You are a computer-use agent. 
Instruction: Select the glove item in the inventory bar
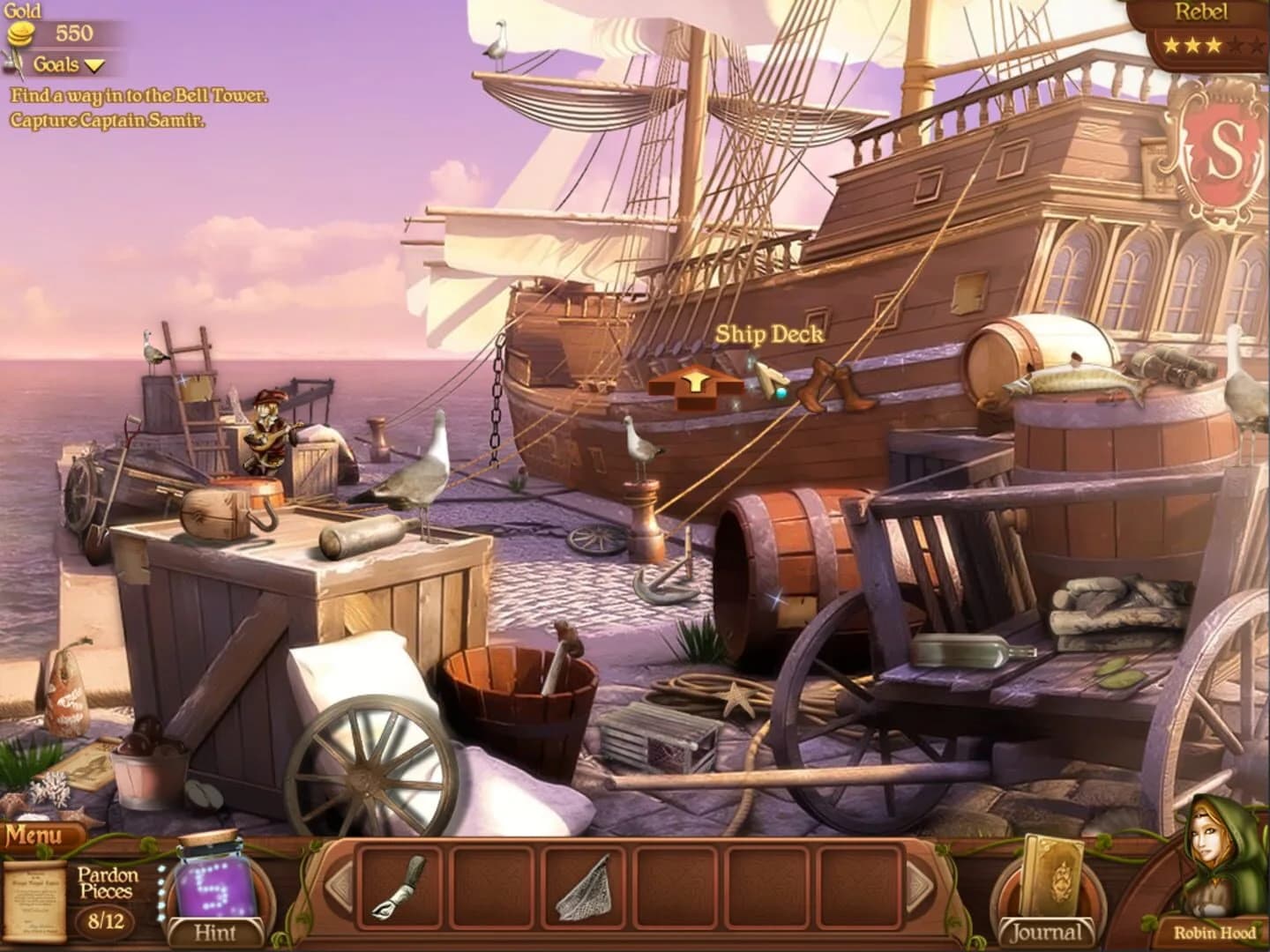pos(395,893)
